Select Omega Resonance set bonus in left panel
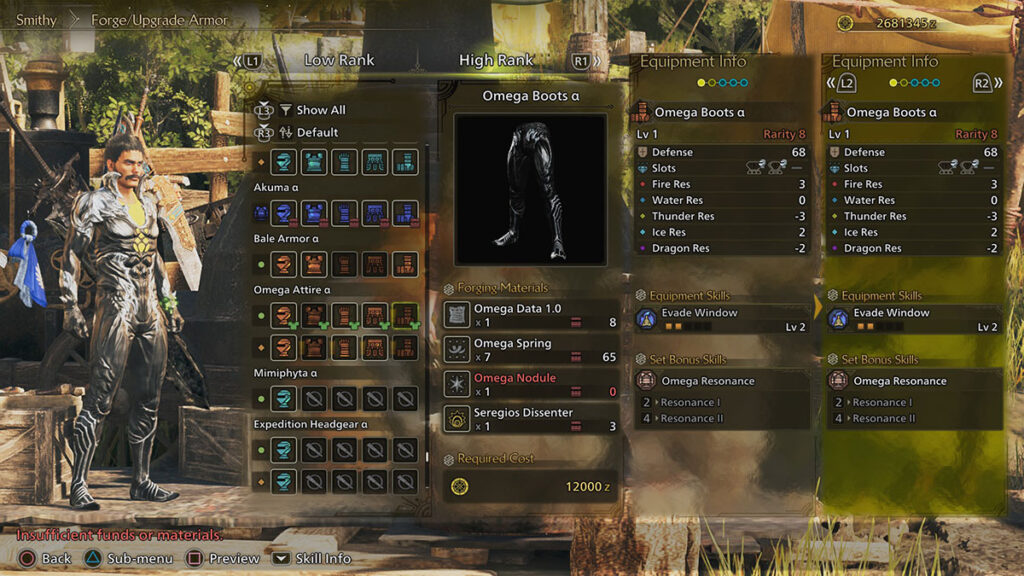Screen dimensions: 1024x576 click(719, 381)
